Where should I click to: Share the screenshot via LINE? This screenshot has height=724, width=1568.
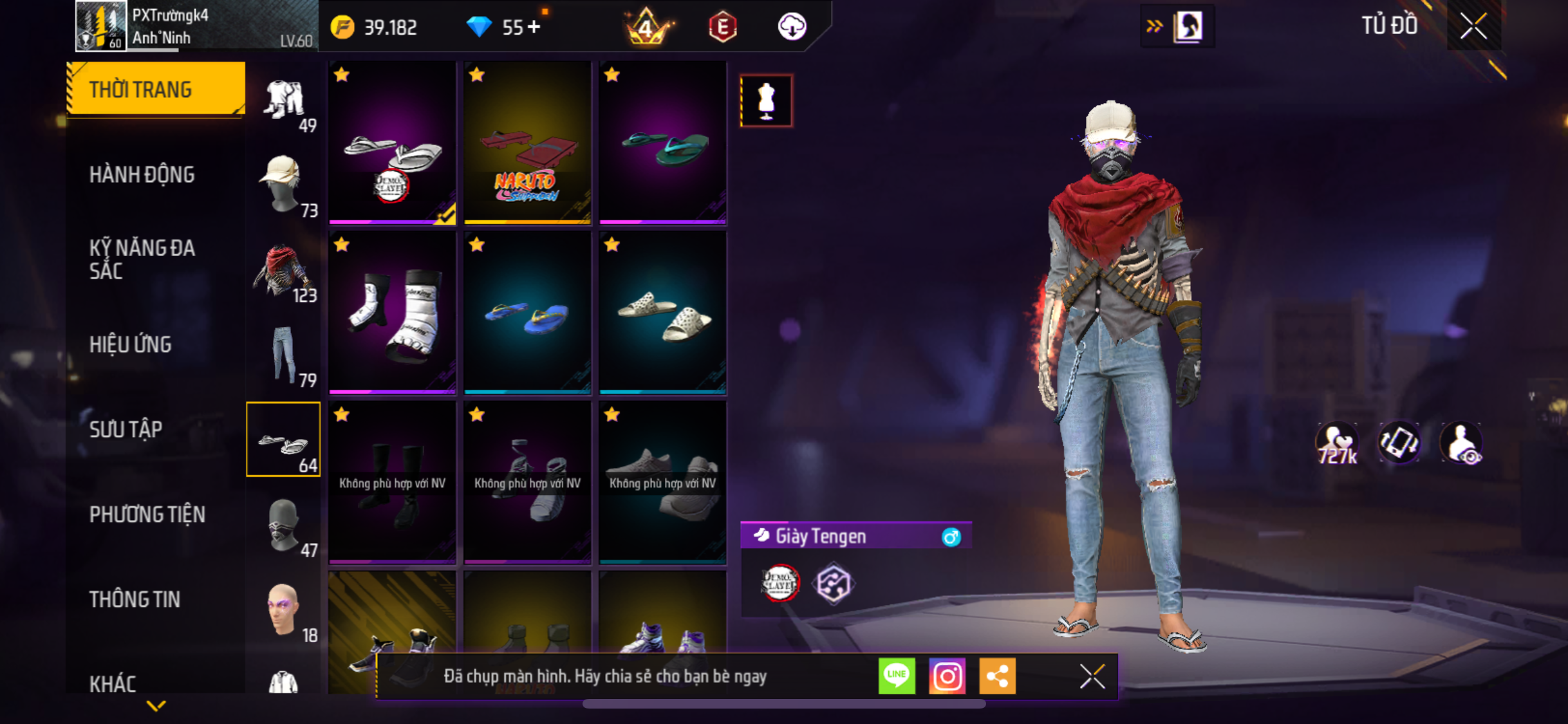896,676
